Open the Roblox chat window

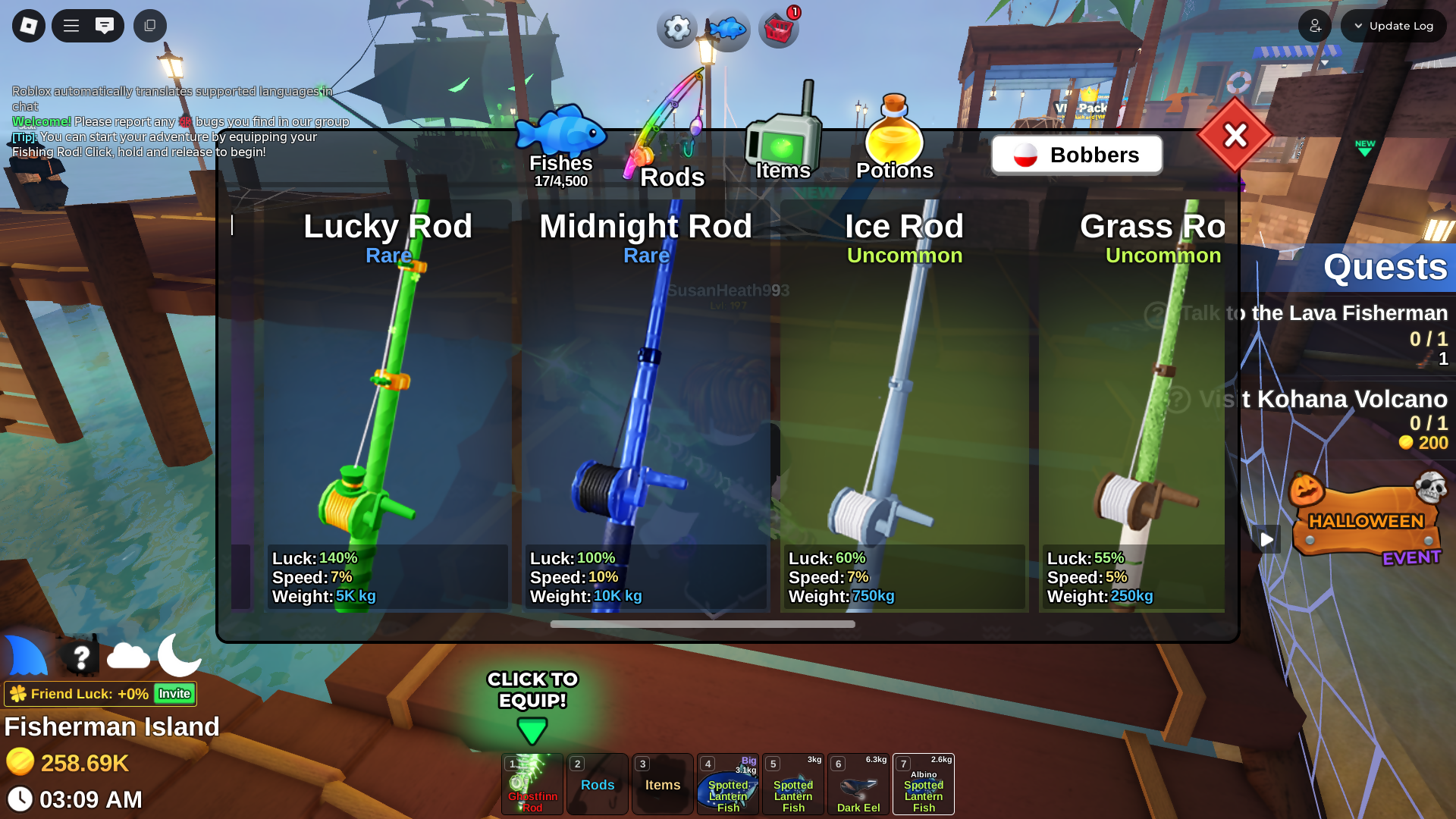[105, 26]
